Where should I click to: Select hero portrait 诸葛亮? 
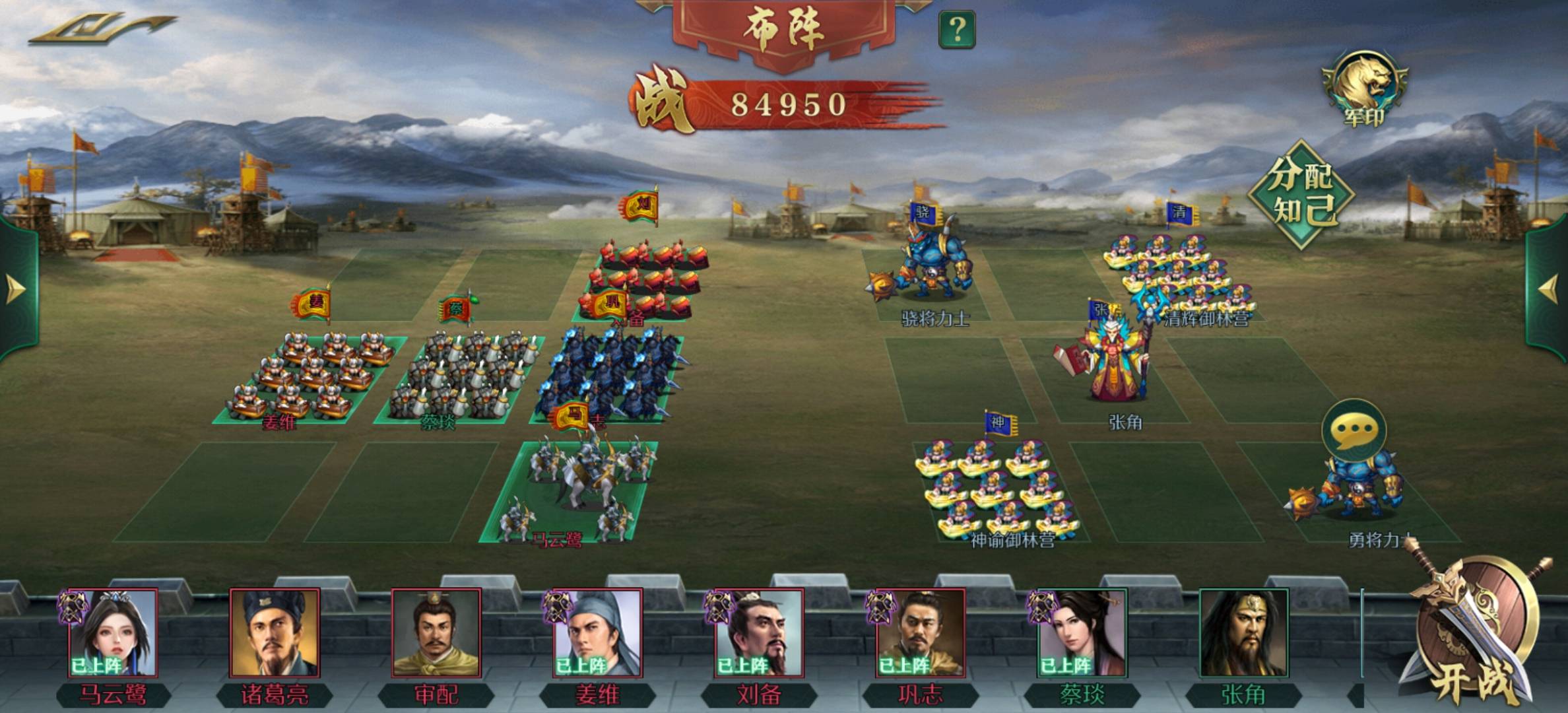click(x=275, y=632)
